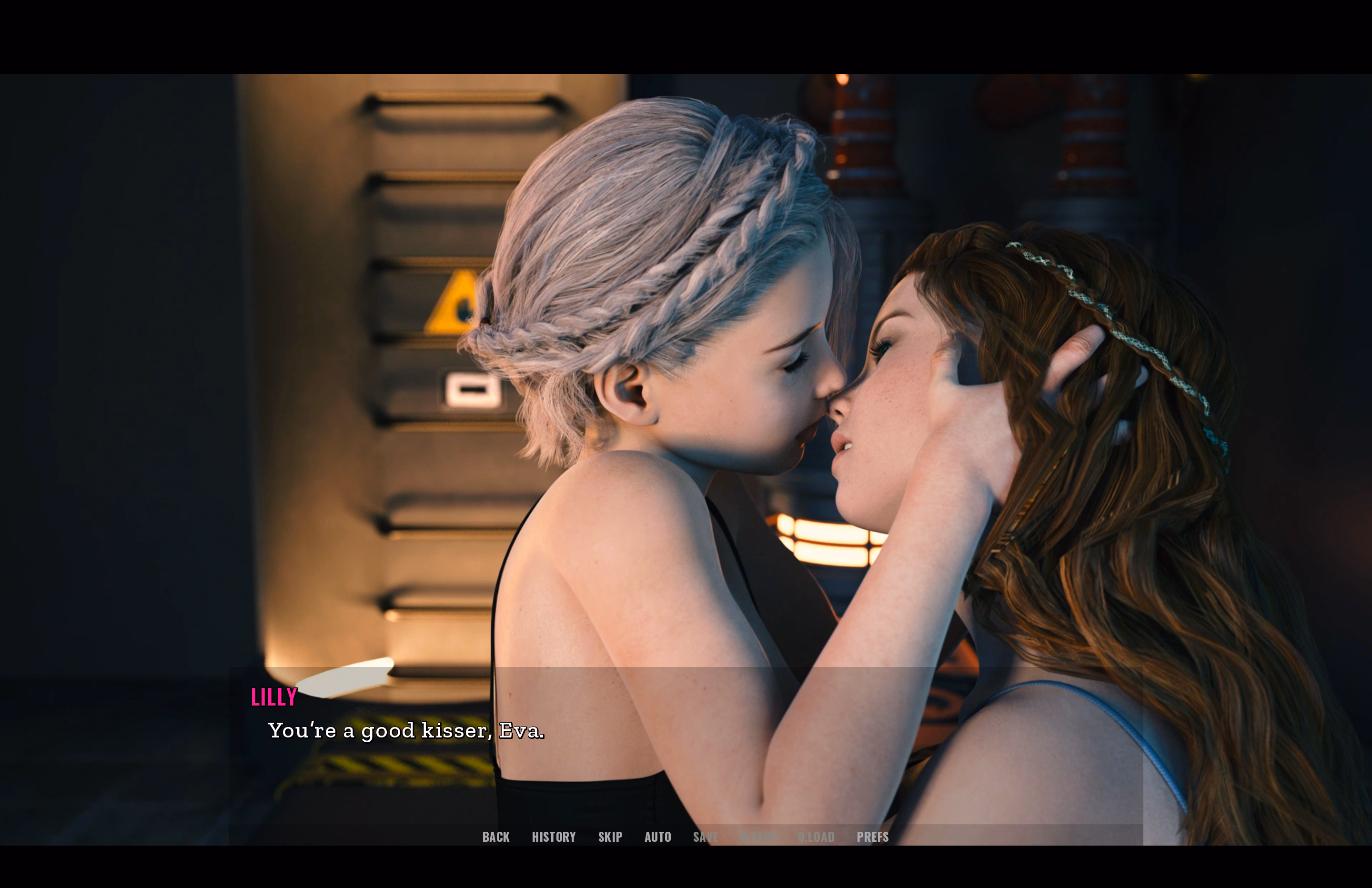This screenshot has height=888, width=1372.
Task: Toggle AUTO dialogue advance
Action: pos(658,837)
